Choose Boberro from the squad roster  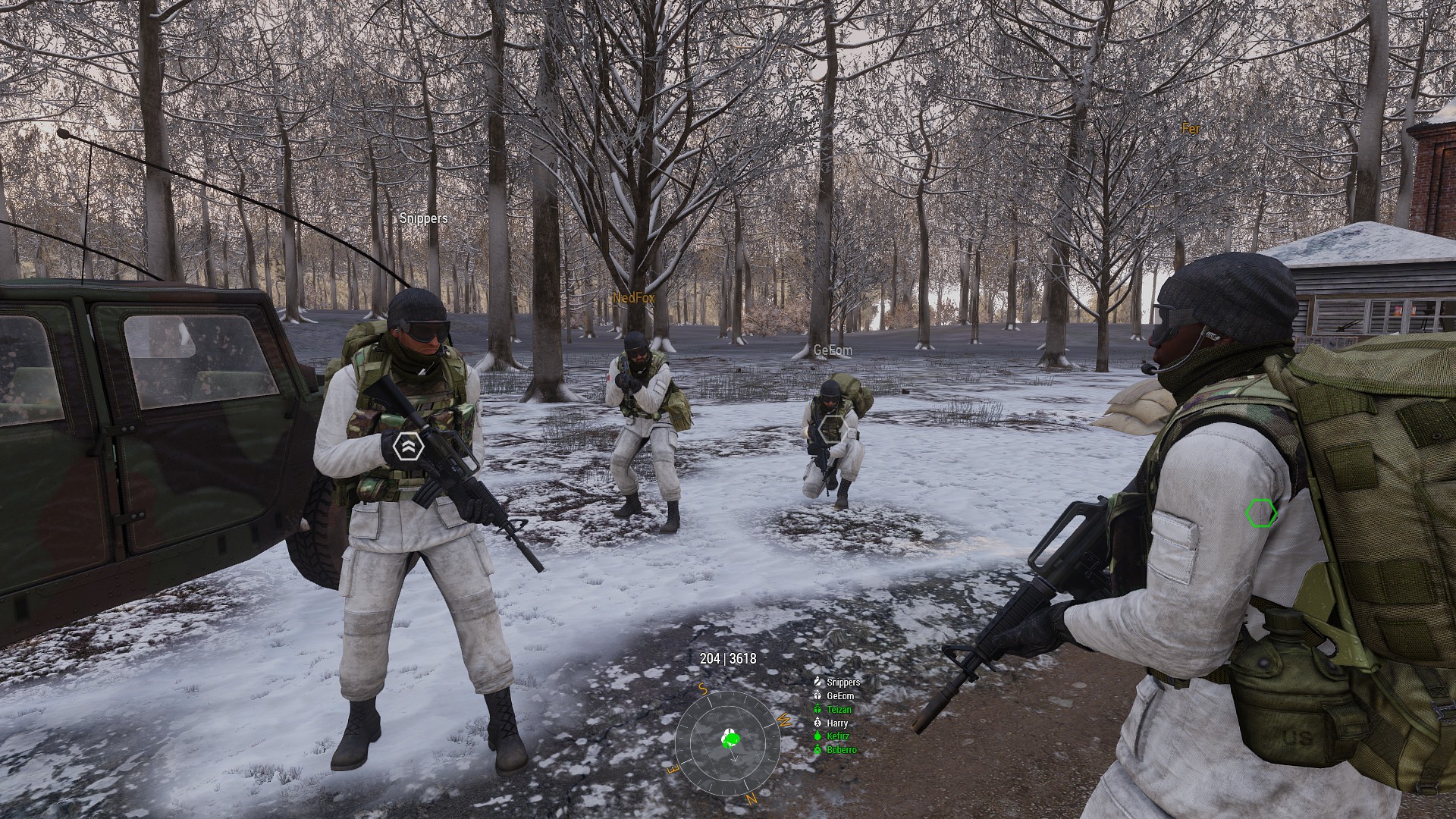(841, 750)
